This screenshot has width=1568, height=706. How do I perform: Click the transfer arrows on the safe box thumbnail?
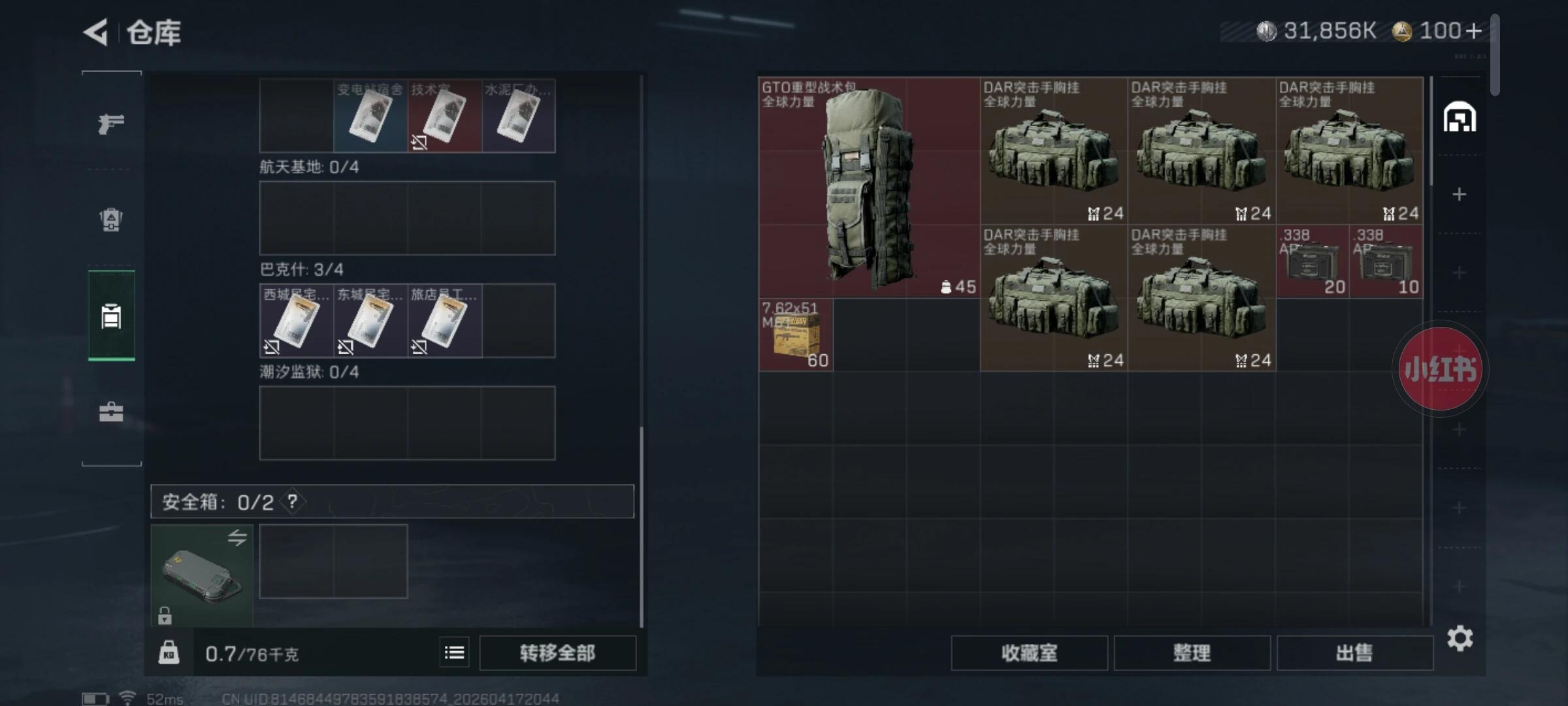(x=238, y=537)
